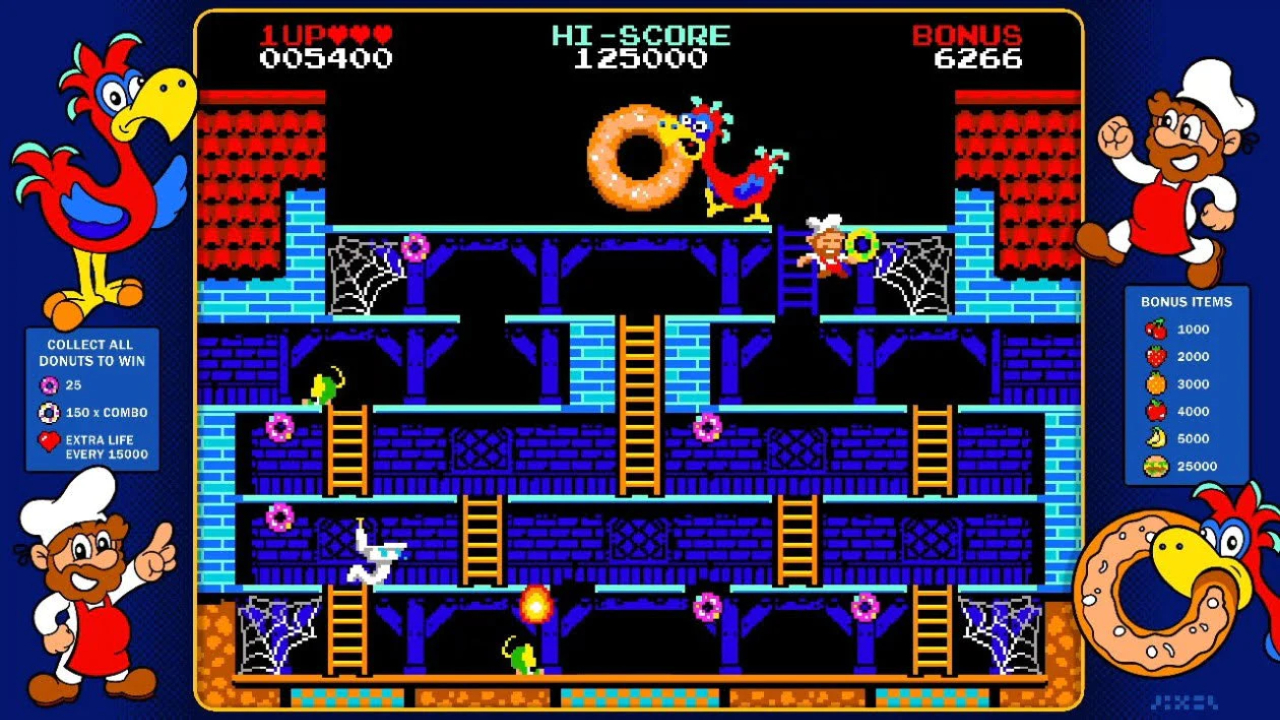The width and height of the screenshot is (1280, 720).
Task: Open the BONUS ITEMS panel header
Action: click(x=1189, y=301)
